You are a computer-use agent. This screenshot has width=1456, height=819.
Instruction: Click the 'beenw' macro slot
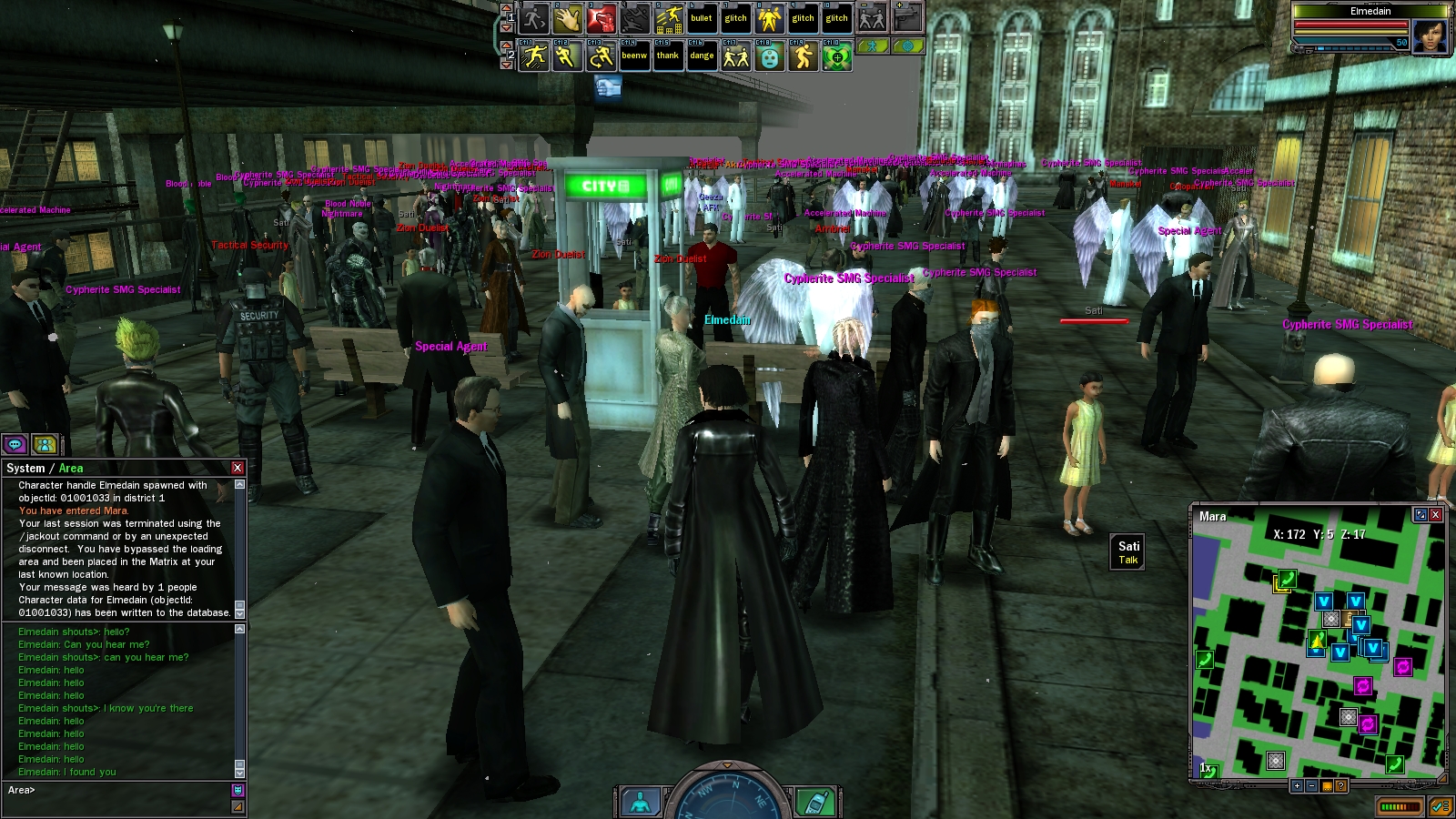tap(634, 56)
